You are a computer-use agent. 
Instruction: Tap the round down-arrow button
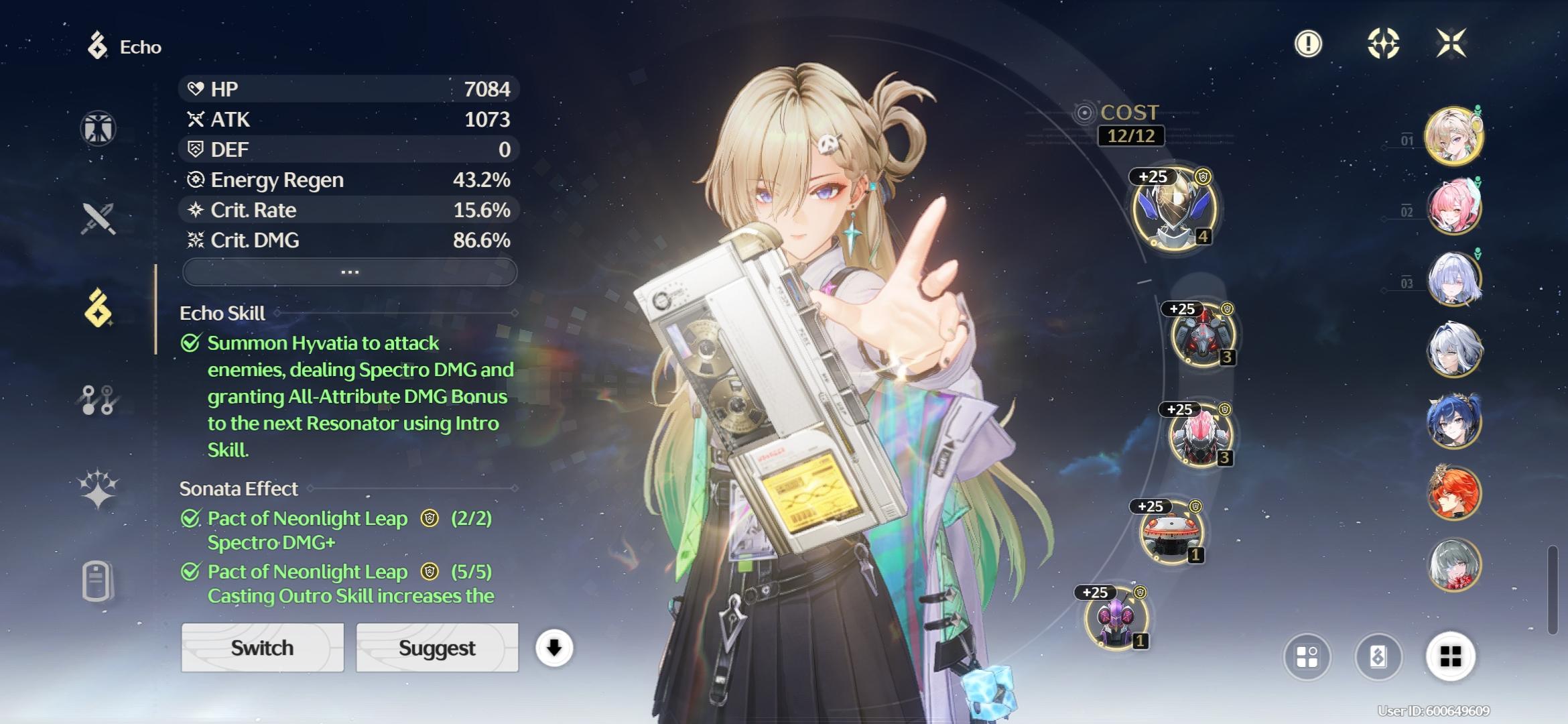click(x=553, y=648)
